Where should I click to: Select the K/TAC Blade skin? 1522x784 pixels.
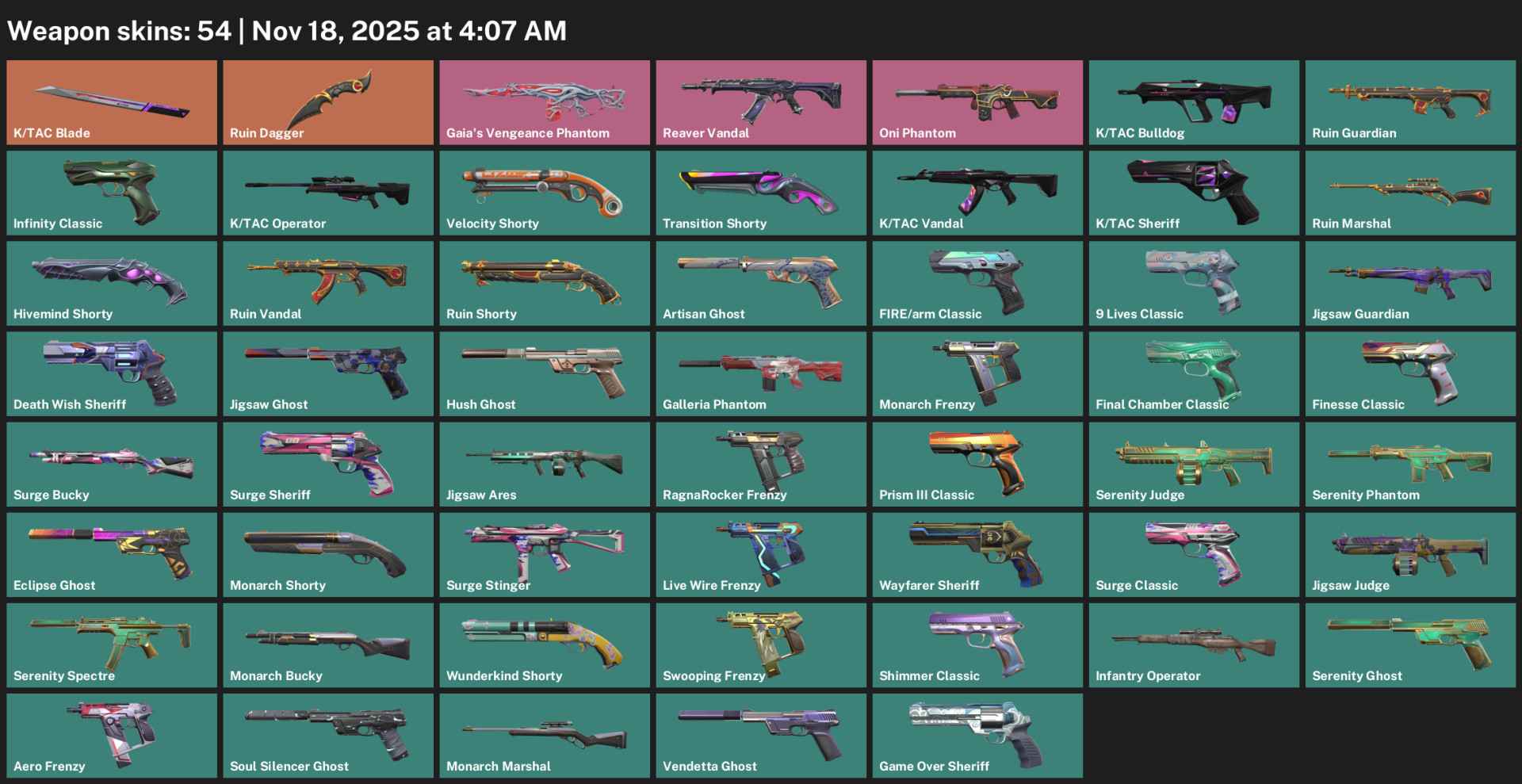coord(111,101)
